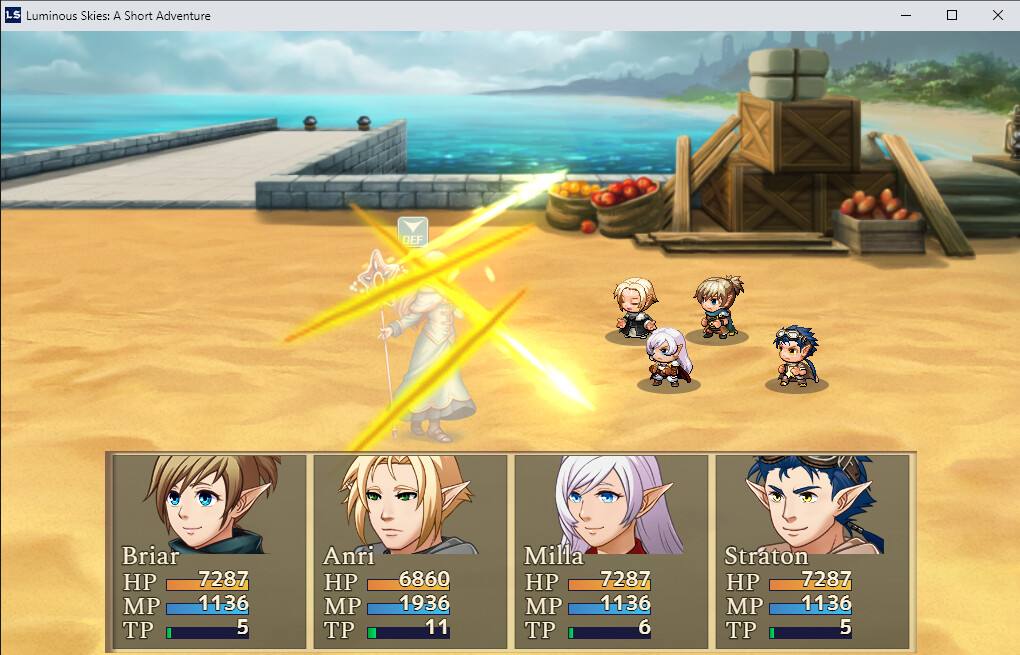The image size is (1020, 655).
Task: Minimize the Luminous Skies window
Action: click(x=906, y=15)
